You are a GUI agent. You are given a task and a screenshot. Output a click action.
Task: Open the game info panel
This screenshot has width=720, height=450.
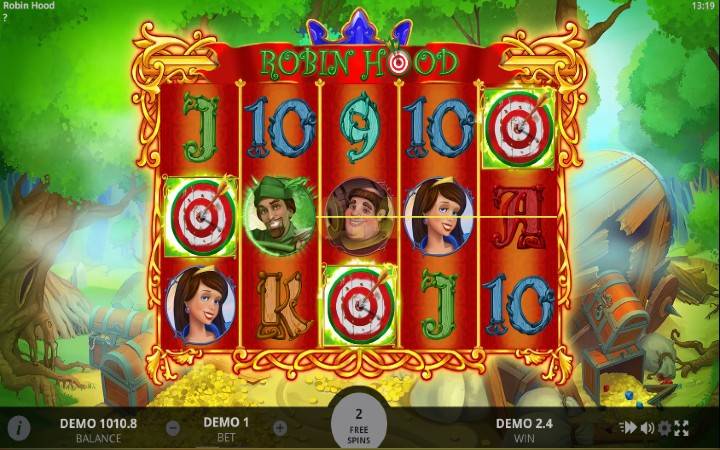[x=19, y=428]
